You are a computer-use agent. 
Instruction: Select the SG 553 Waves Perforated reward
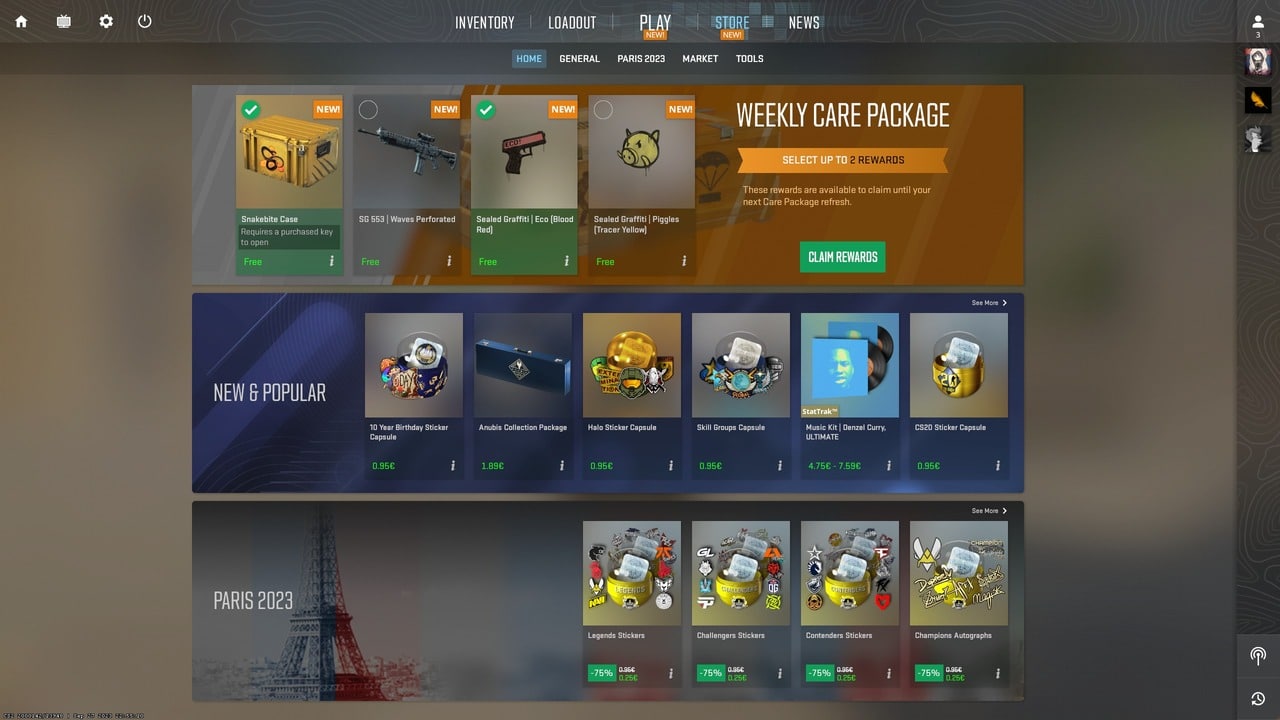[368, 109]
